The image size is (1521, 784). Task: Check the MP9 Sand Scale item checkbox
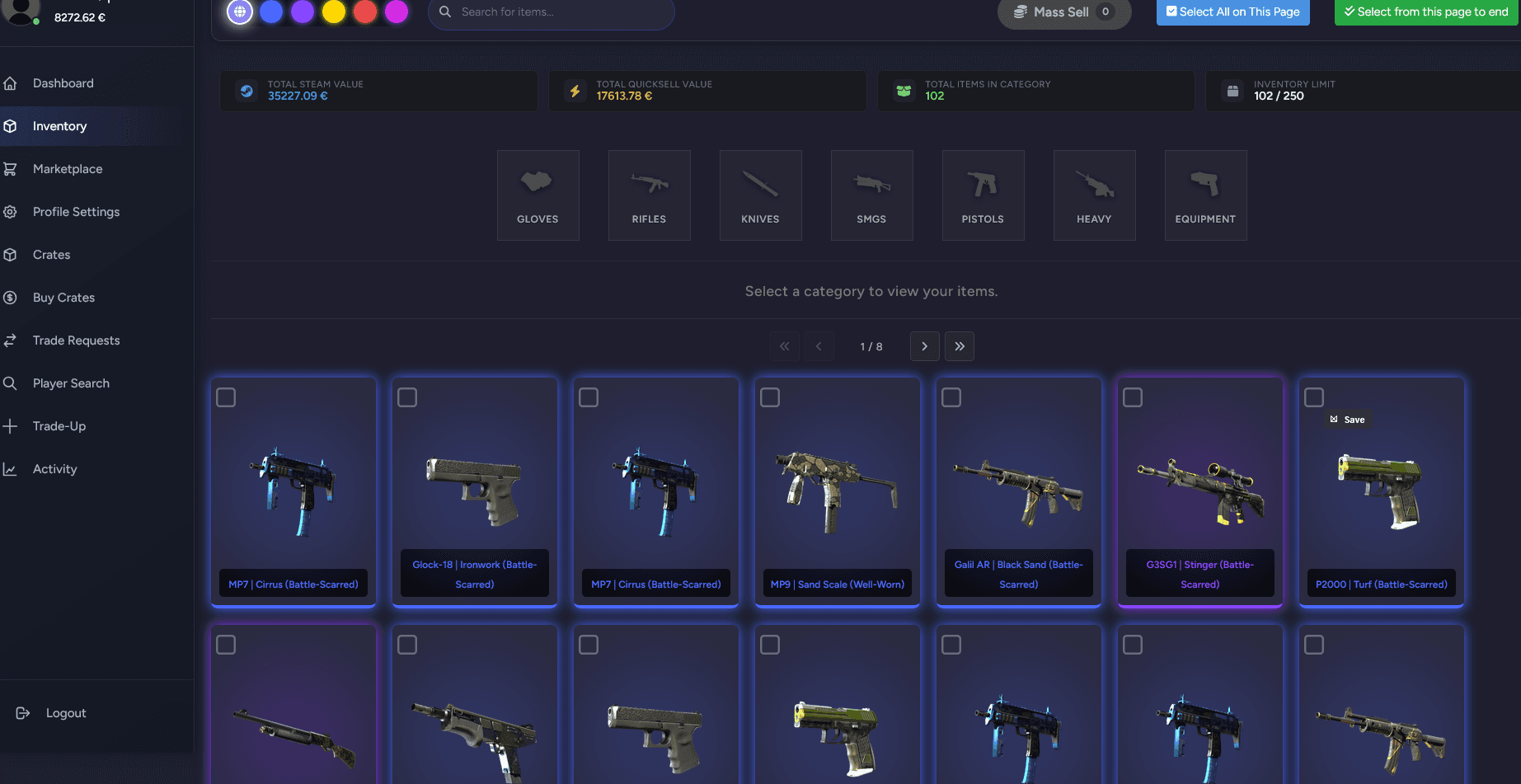[770, 397]
